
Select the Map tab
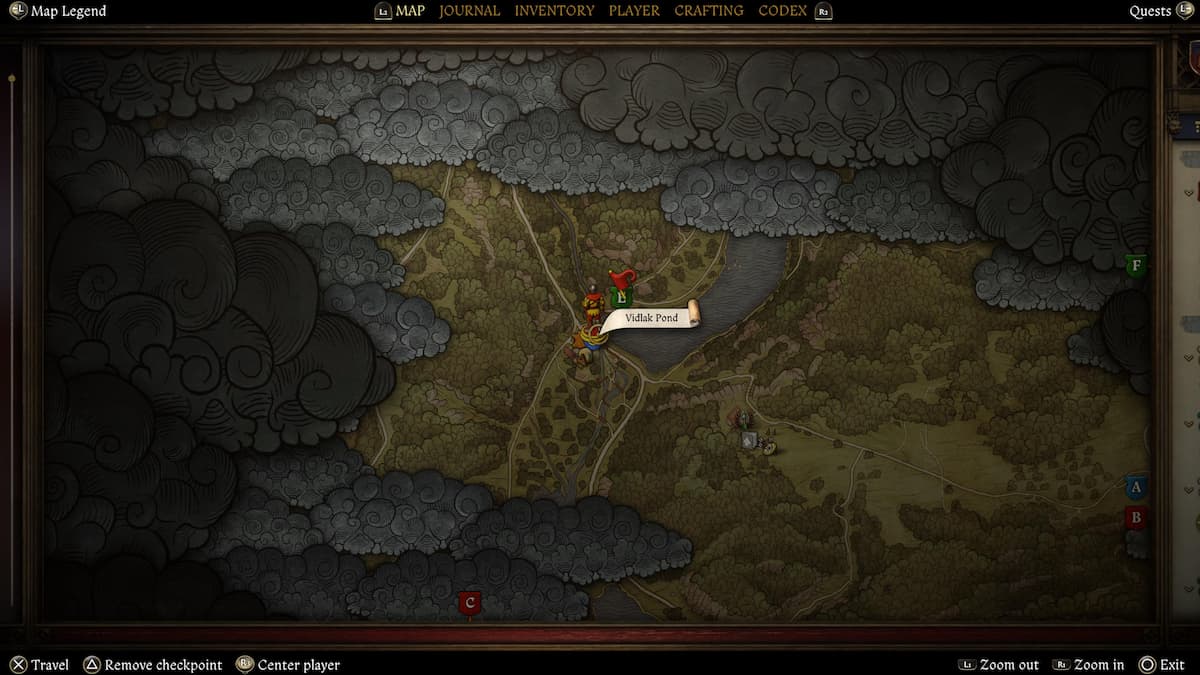(x=410, y=11)
